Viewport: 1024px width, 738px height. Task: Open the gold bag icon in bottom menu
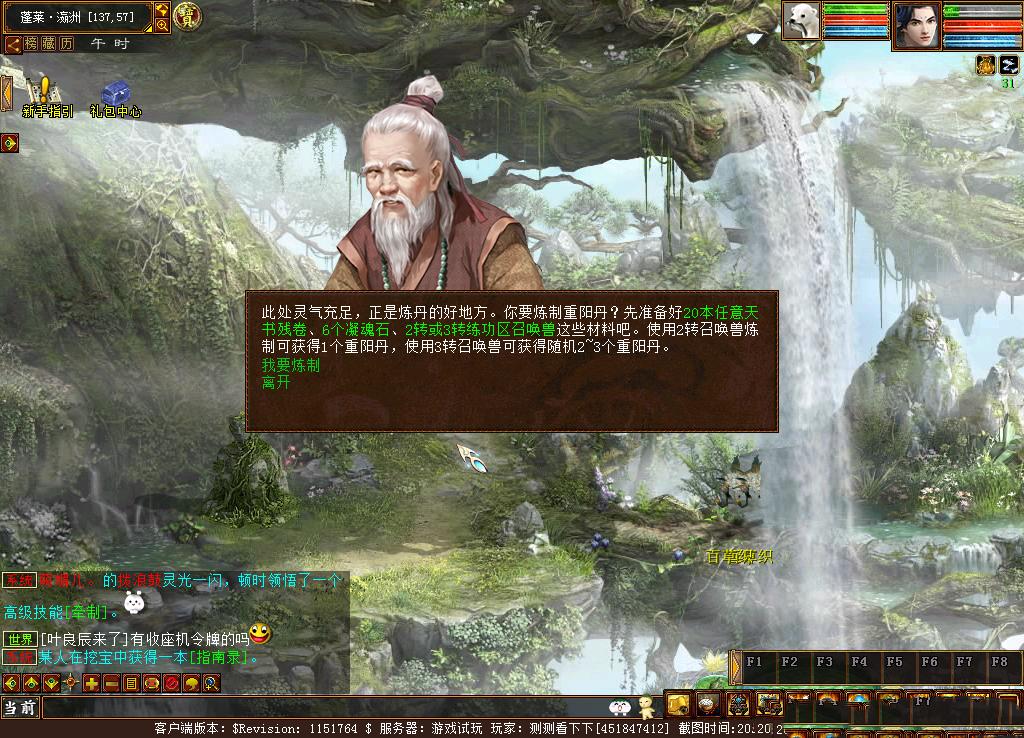click(x=678, y=702)
